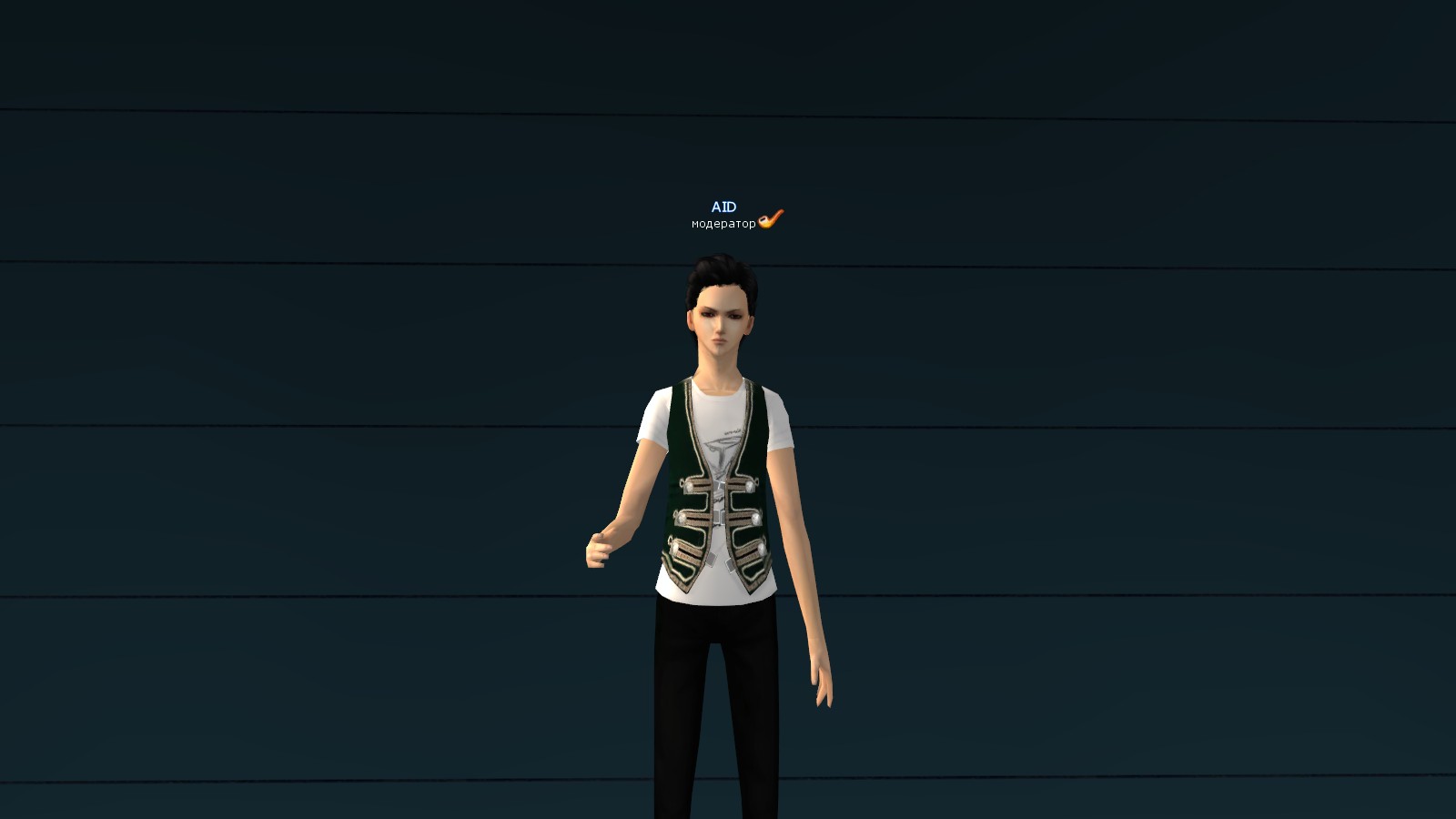
Task: Select the AID player name tag
Action: 723,207
